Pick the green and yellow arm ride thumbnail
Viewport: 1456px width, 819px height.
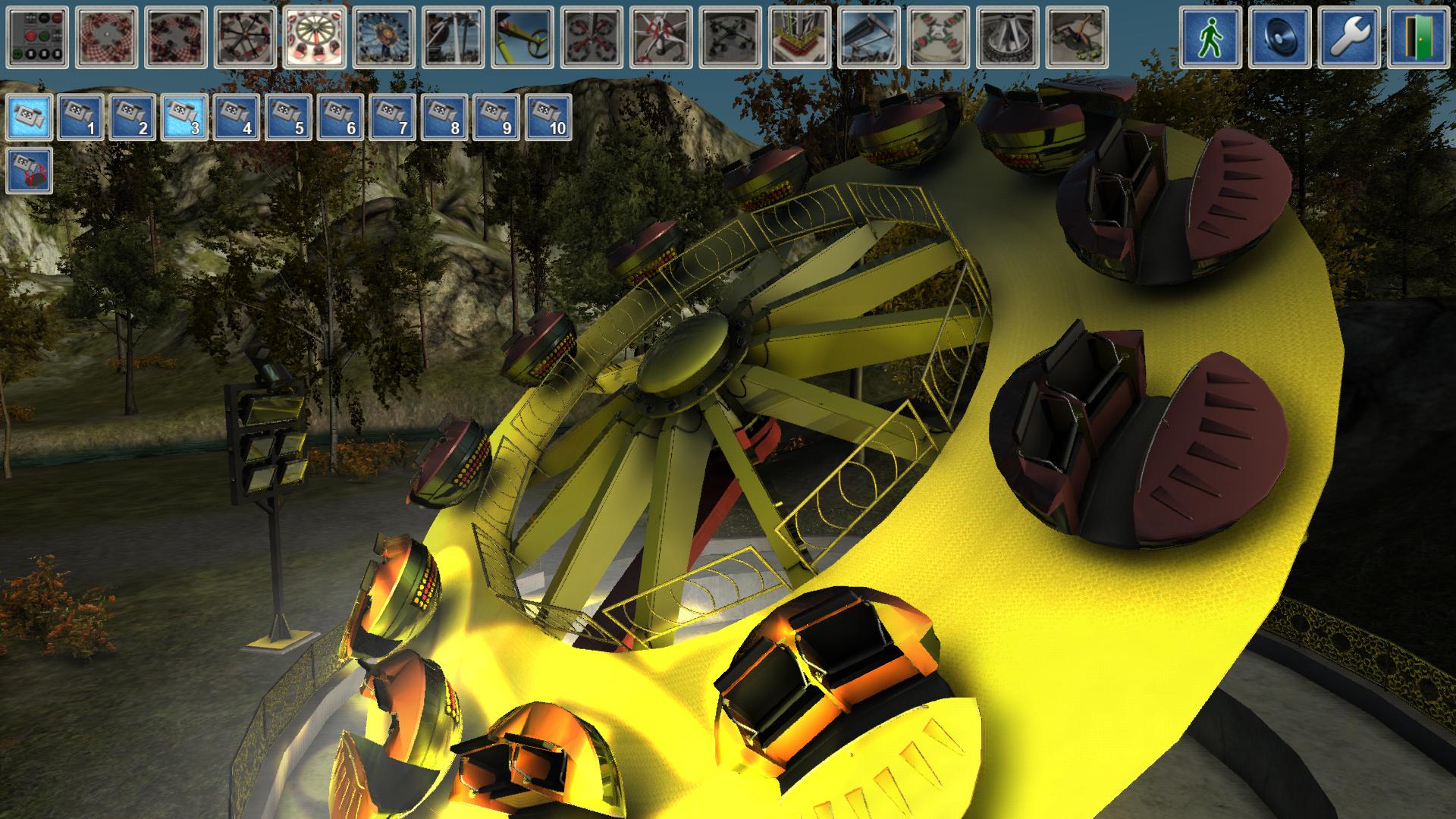point(522,37)
